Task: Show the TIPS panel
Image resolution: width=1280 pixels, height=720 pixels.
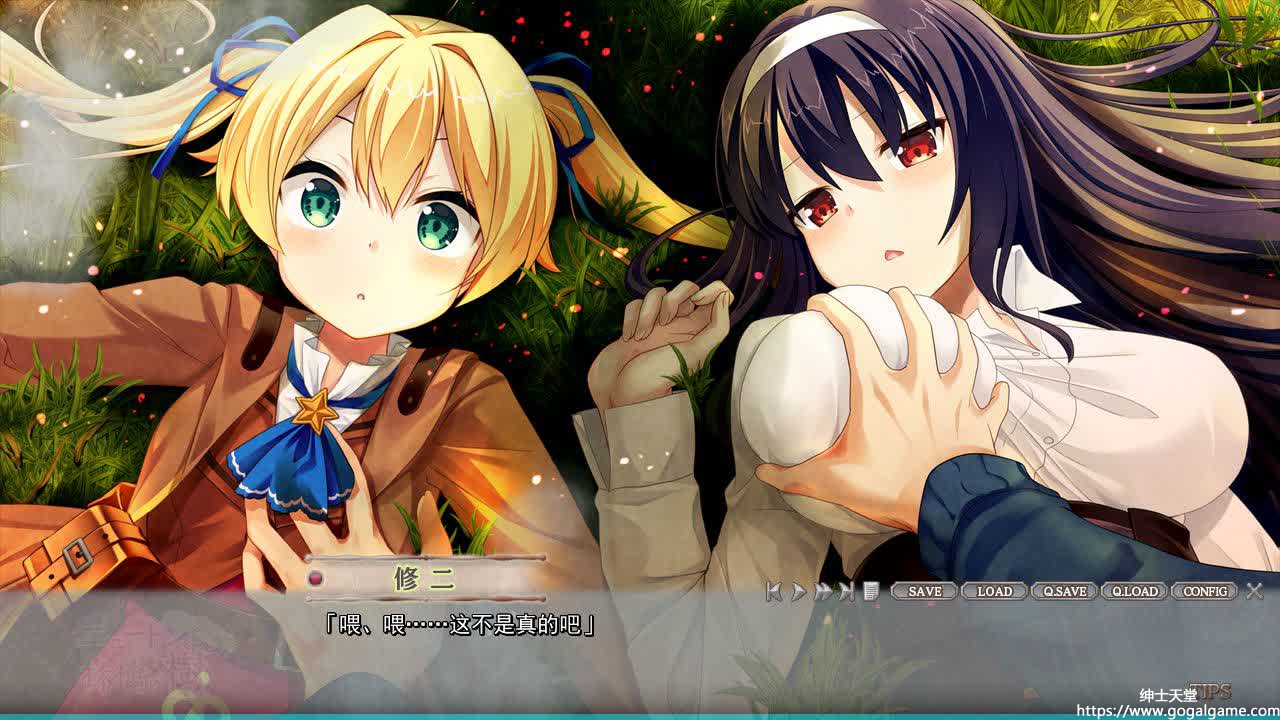Action: click(1212, 690)
